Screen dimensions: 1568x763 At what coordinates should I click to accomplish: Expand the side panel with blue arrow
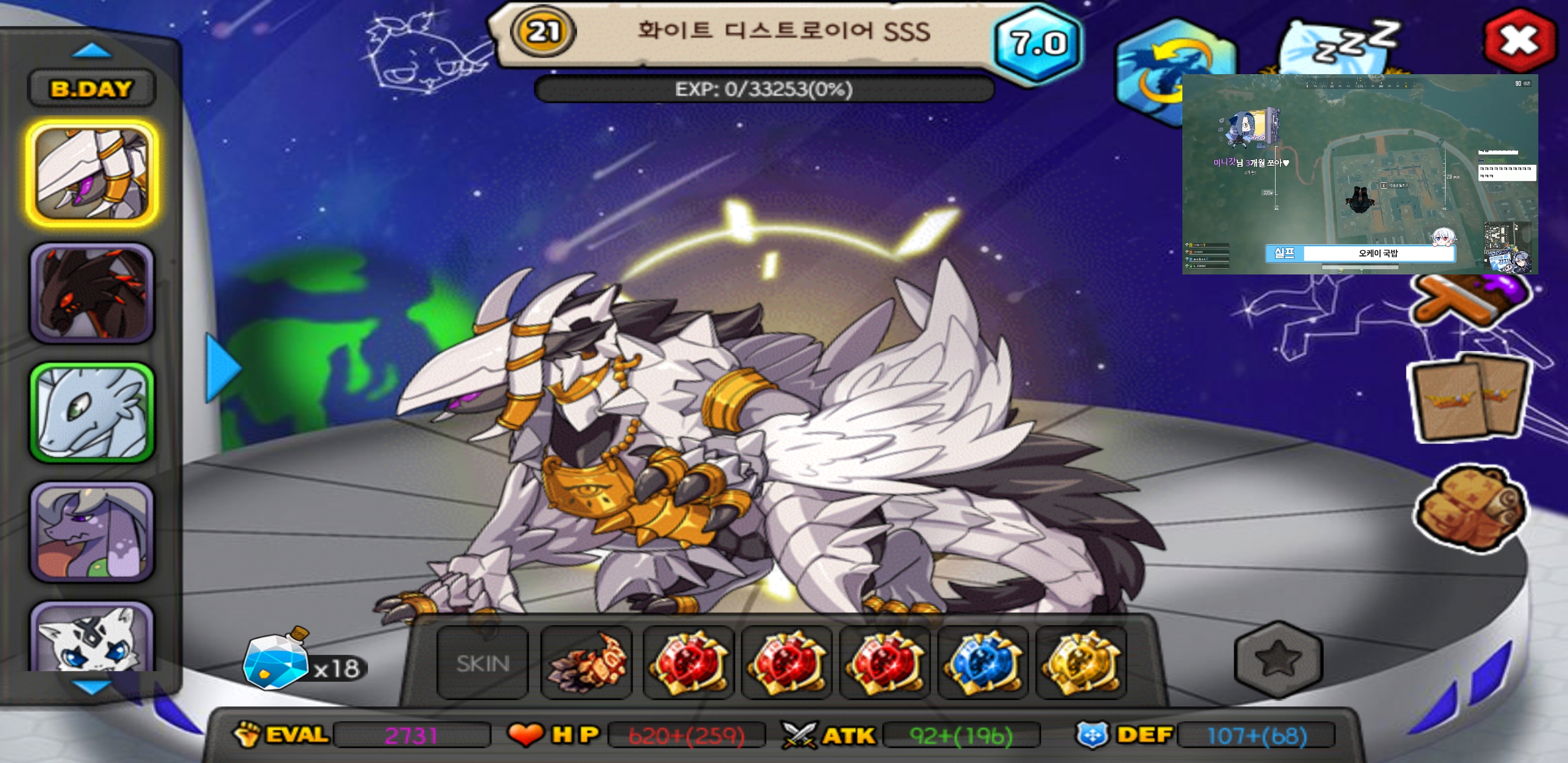tap(223, 367)
